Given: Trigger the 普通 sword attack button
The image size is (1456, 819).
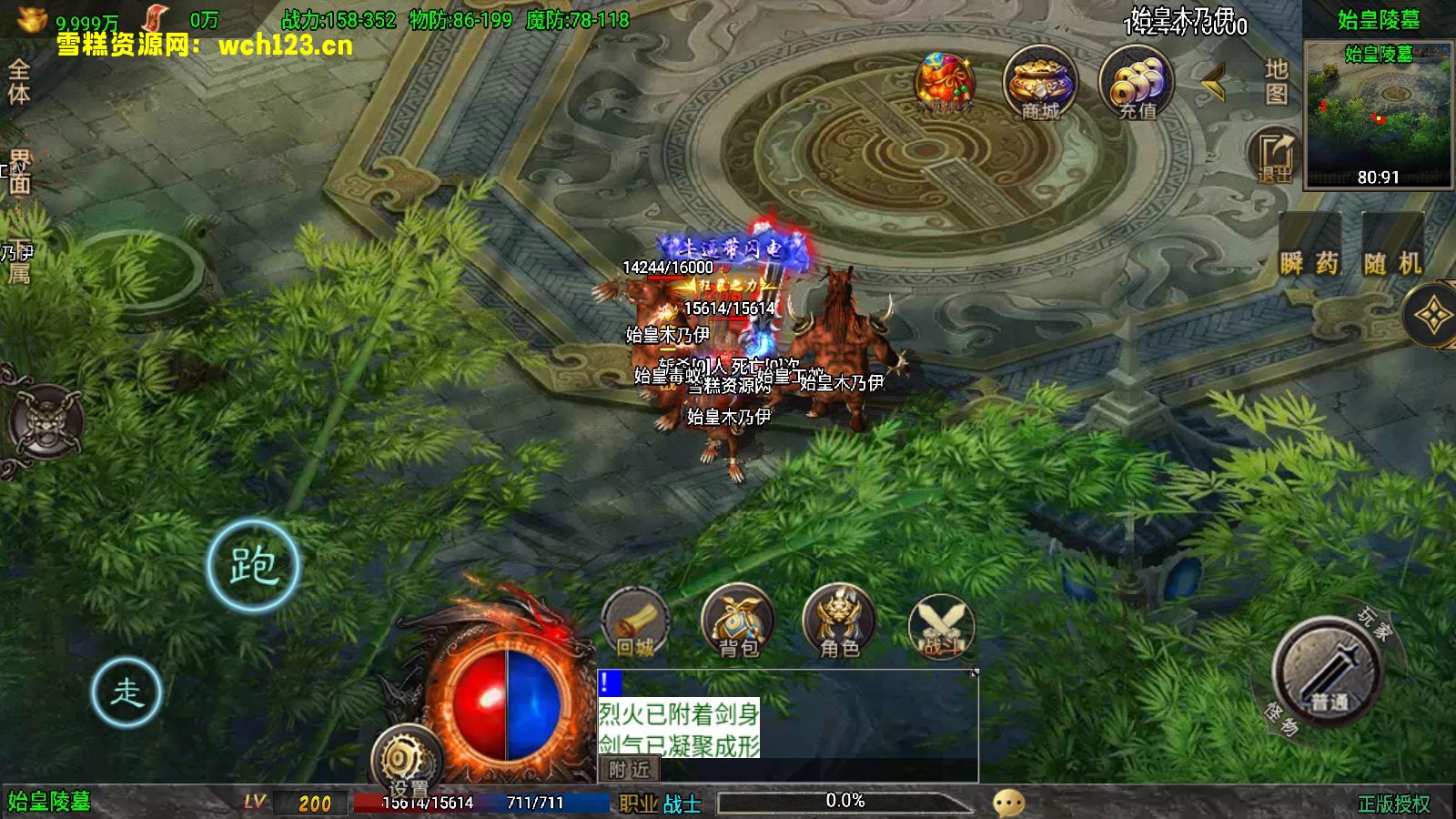Looking at the screenshot, I should tap(1329, 673).
